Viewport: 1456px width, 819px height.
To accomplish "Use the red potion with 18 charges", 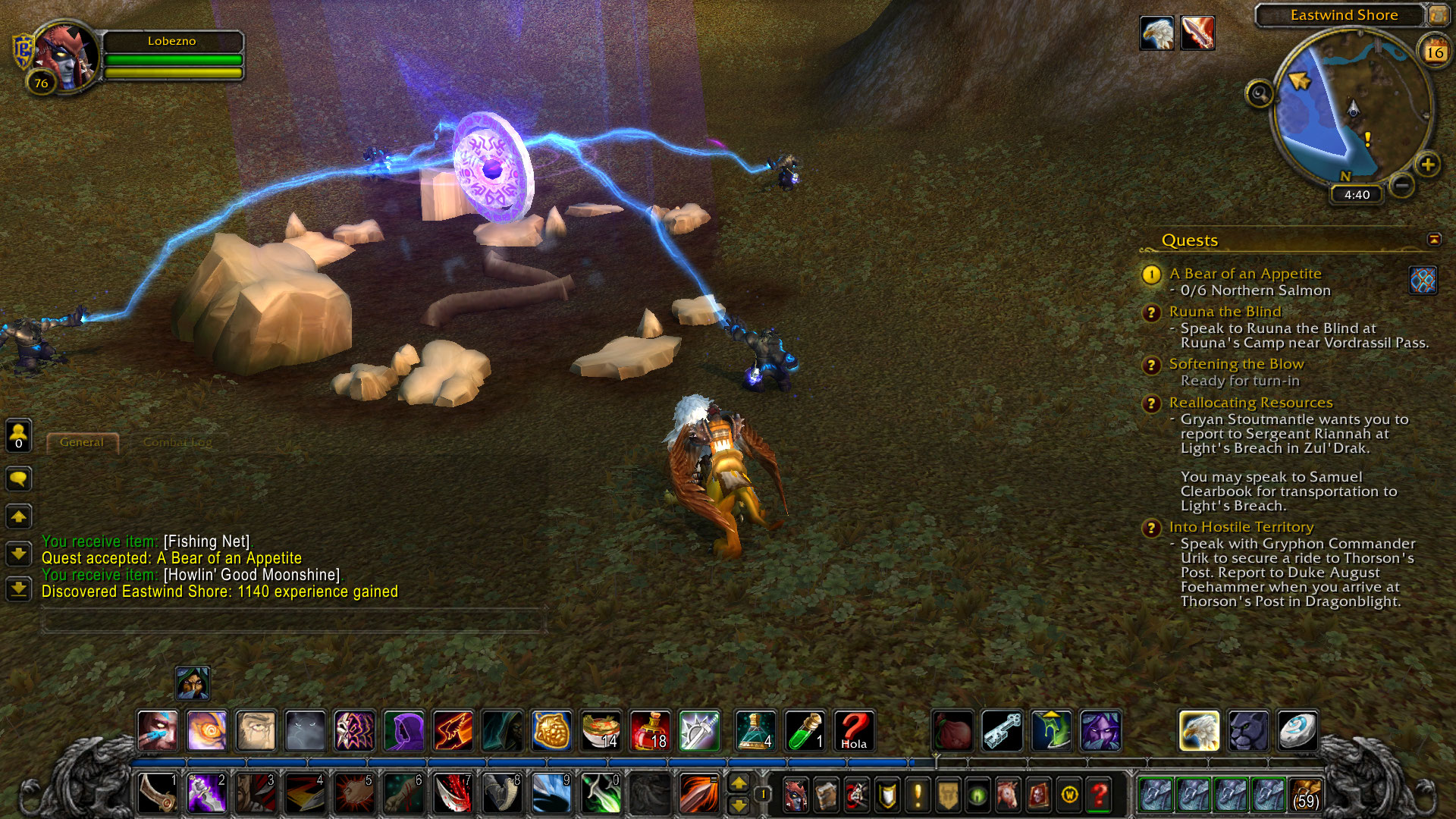I will coord(650,731).
